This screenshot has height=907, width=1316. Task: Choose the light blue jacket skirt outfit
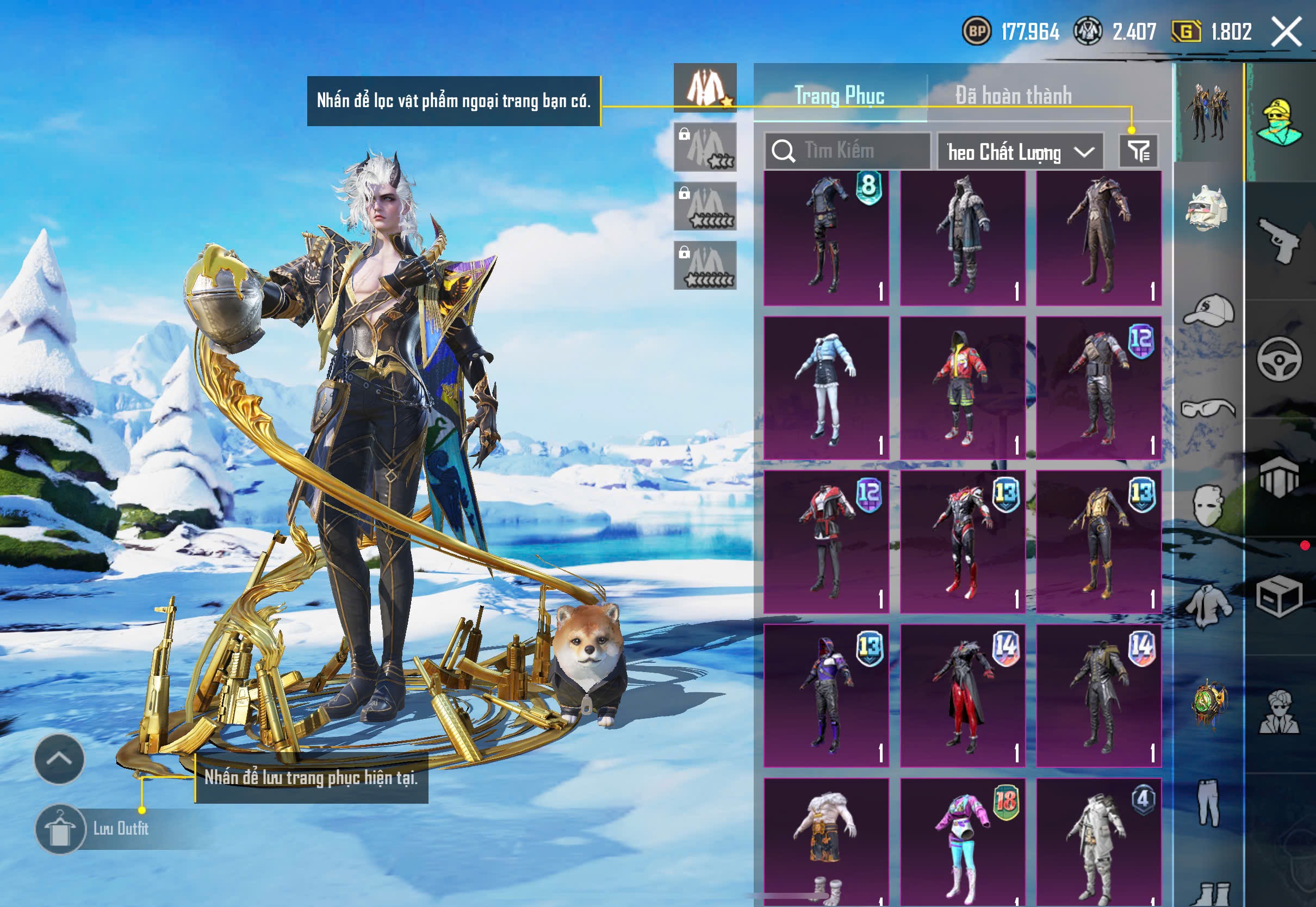[826, 388]
